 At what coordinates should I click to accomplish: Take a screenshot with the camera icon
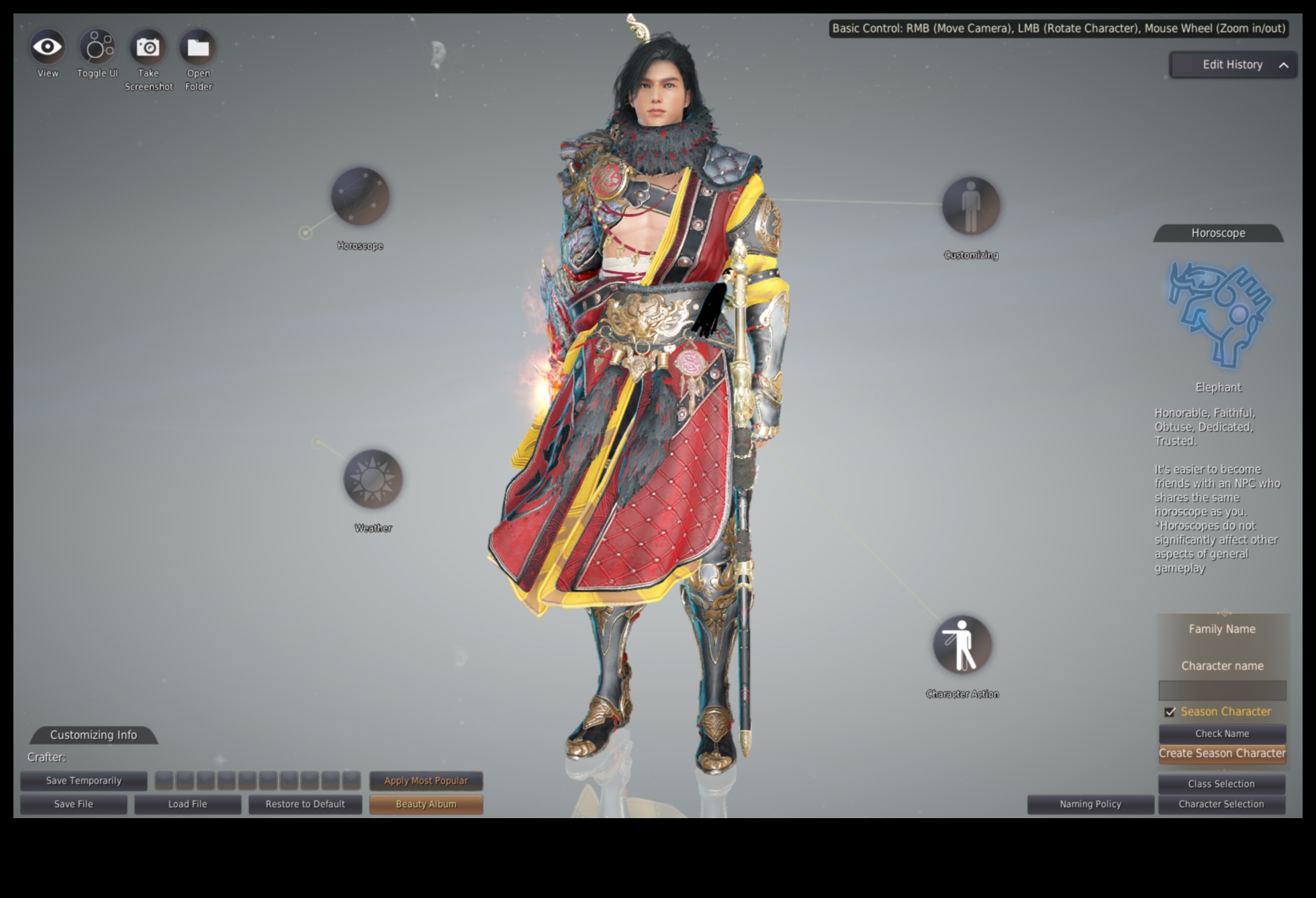coord(148,48)
